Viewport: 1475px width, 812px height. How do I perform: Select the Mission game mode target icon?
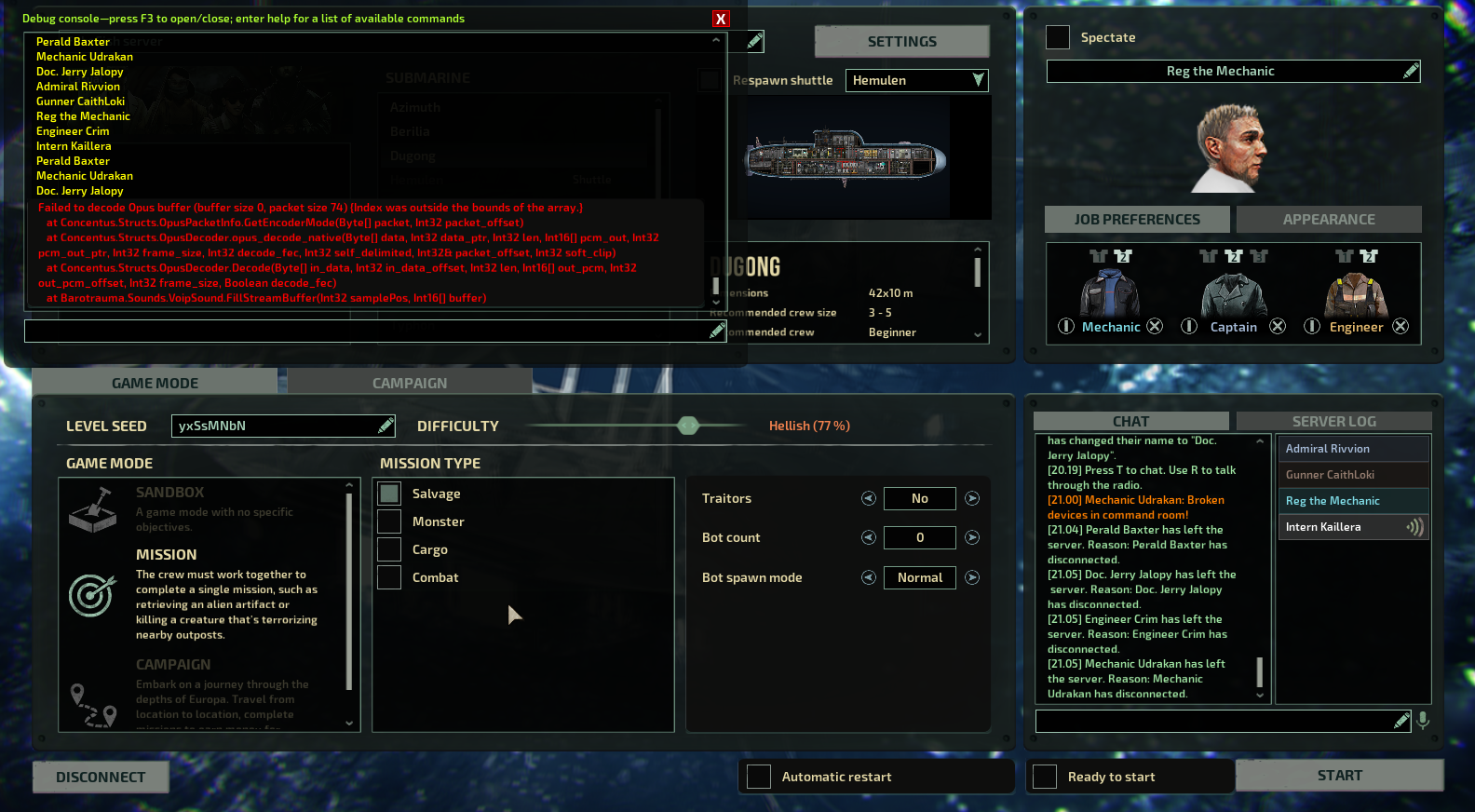[x=92, y=593]
